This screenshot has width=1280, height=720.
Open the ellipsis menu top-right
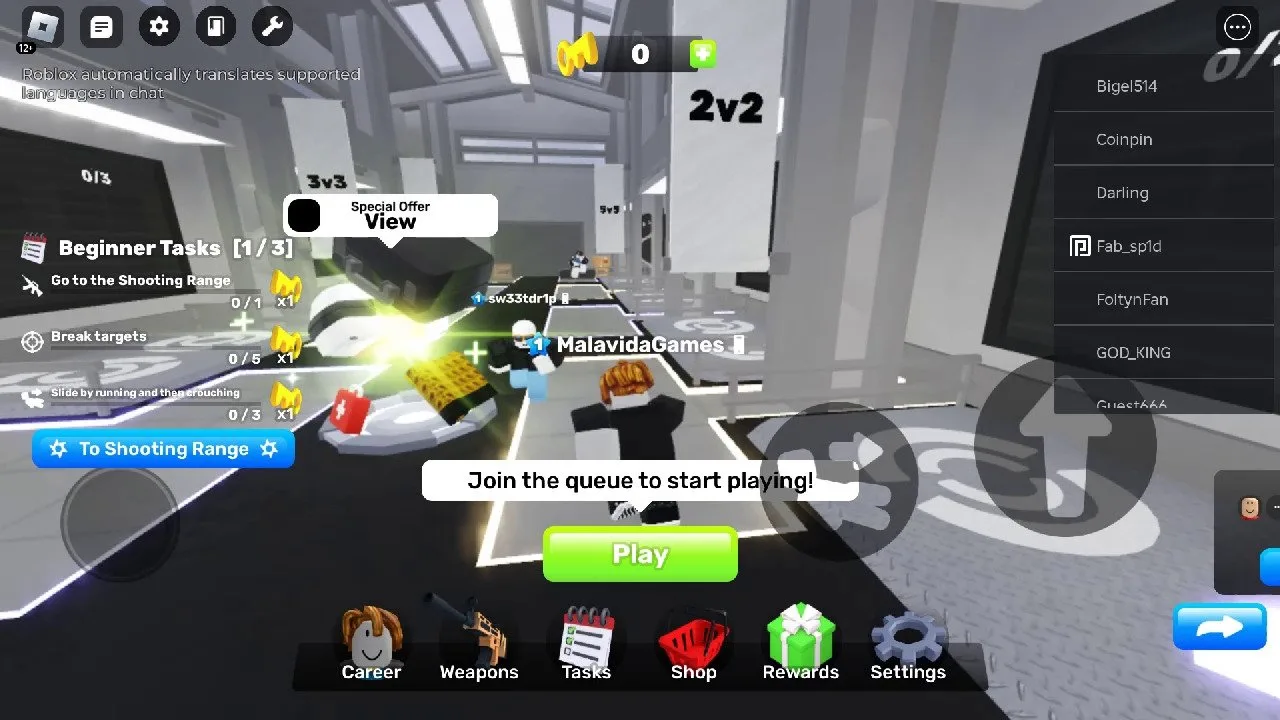(1237, 27)
